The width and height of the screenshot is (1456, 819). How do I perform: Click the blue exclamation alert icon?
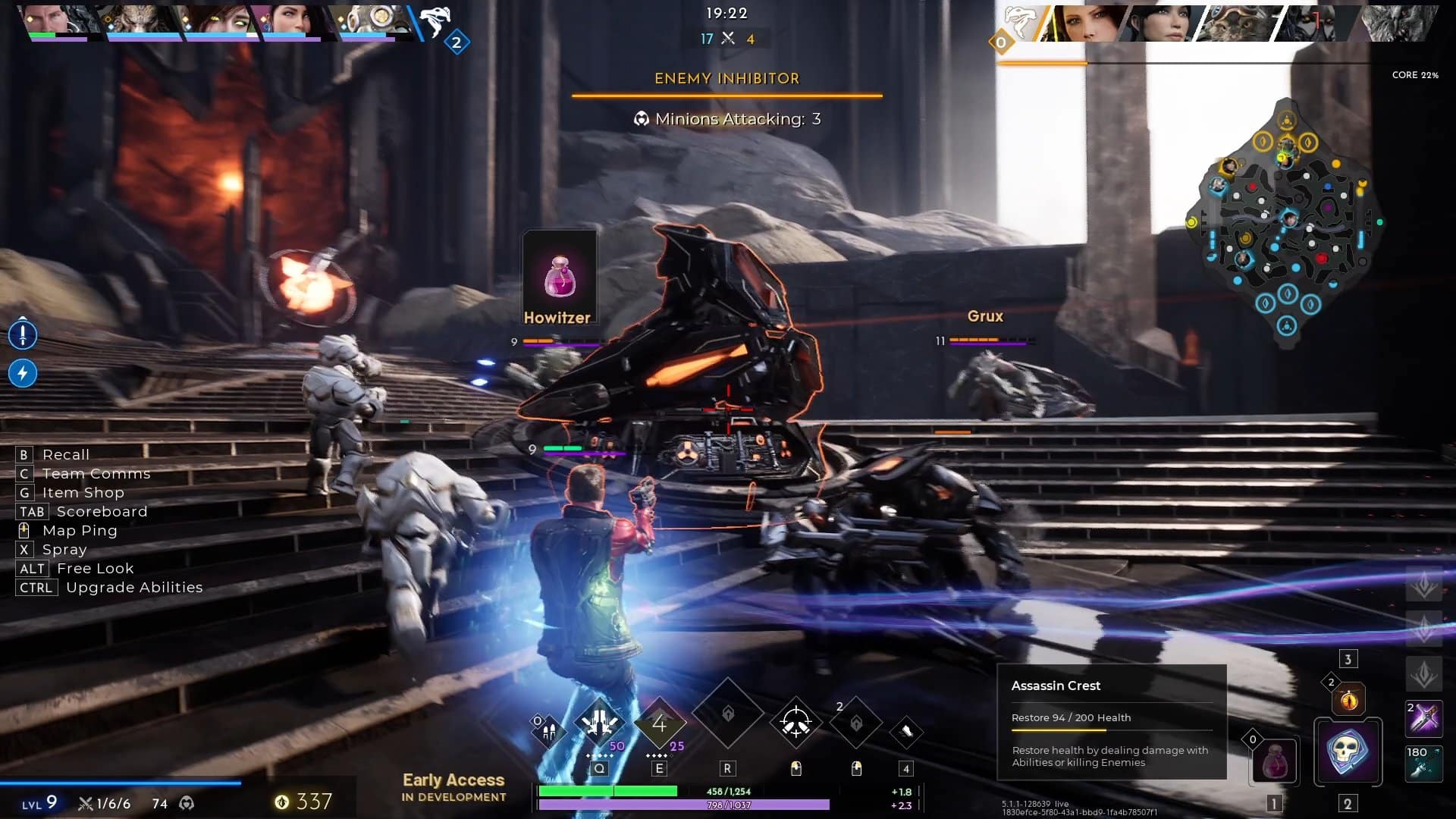tap(23, 334)
